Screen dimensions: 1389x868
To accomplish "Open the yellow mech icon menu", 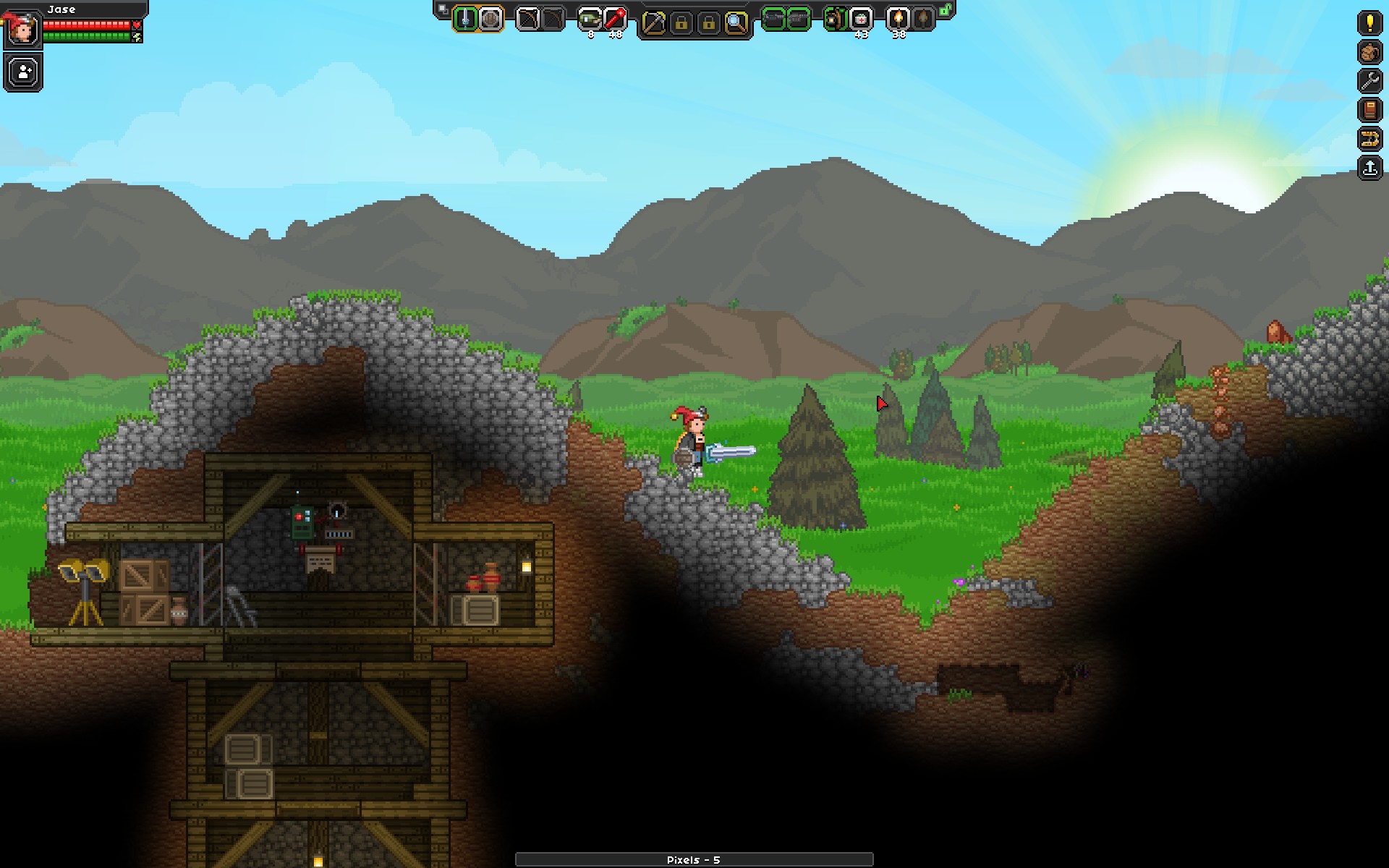I will [1369, 139].
